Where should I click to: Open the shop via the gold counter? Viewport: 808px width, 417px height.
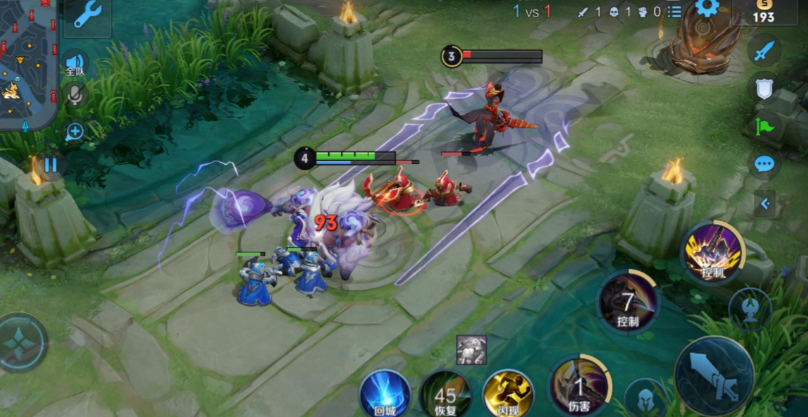click(x=763, y=12)
